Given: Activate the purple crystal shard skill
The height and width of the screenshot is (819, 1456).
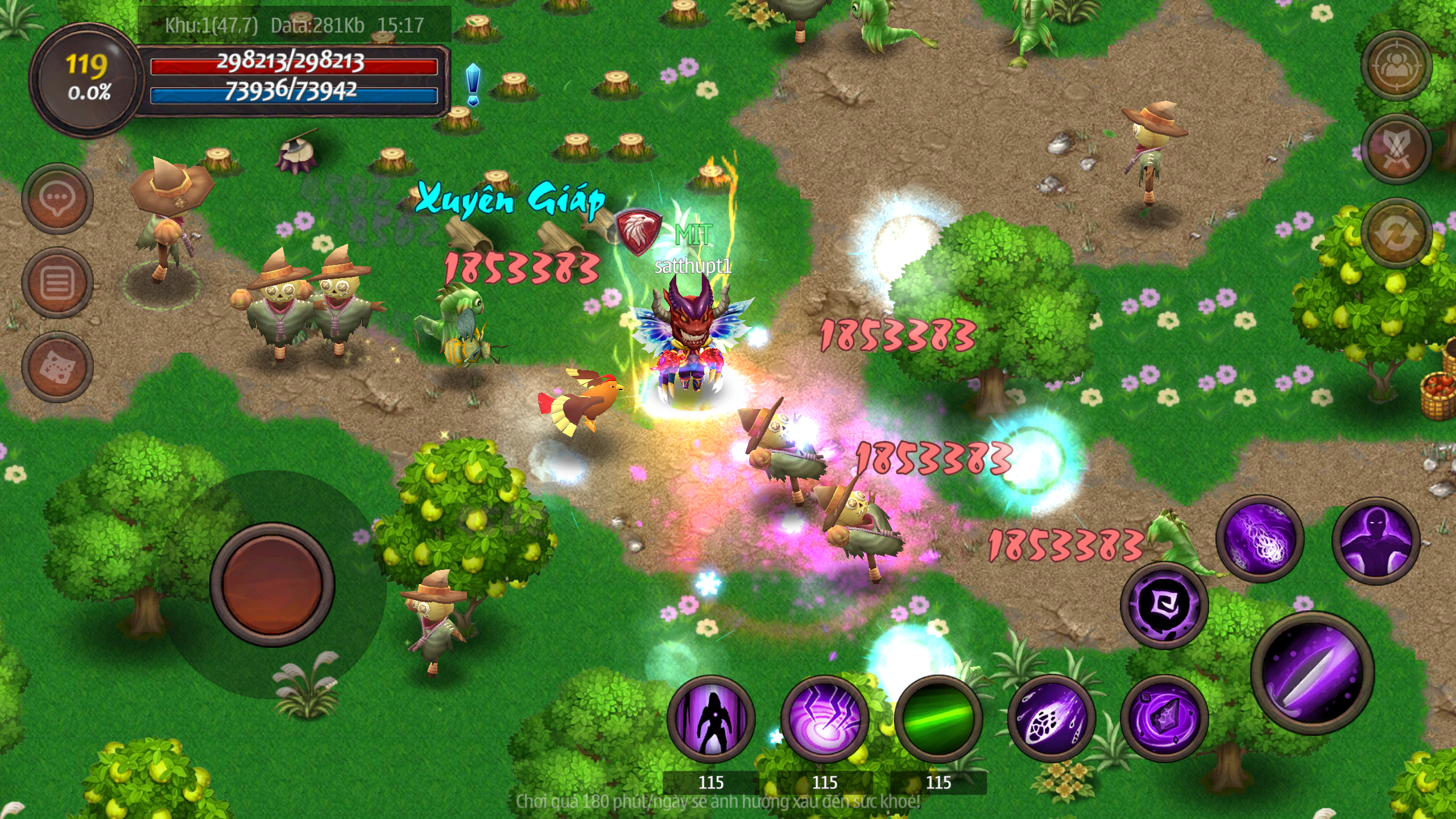Looking at the screenshot, I should coord(1164,719).
